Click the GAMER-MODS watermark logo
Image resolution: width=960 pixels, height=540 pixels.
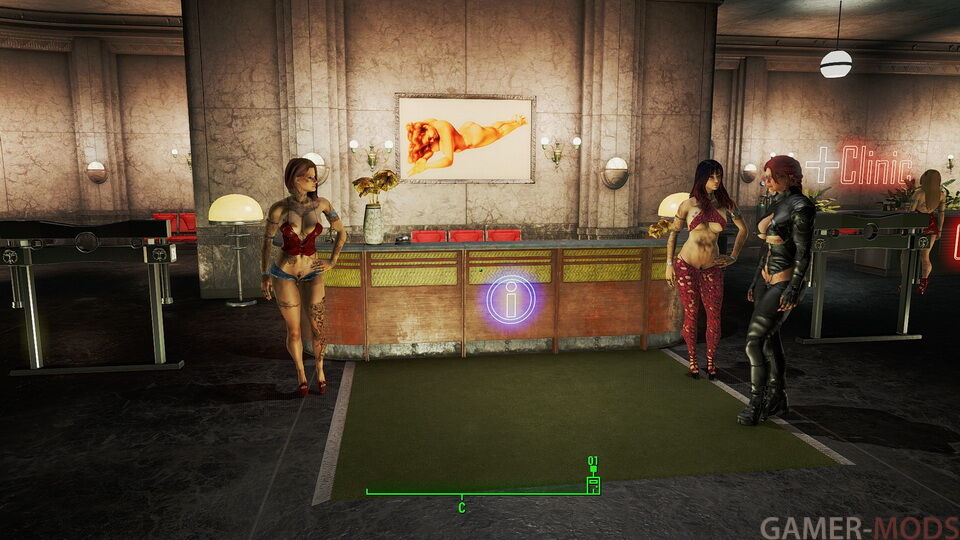[x=858, y=527]
